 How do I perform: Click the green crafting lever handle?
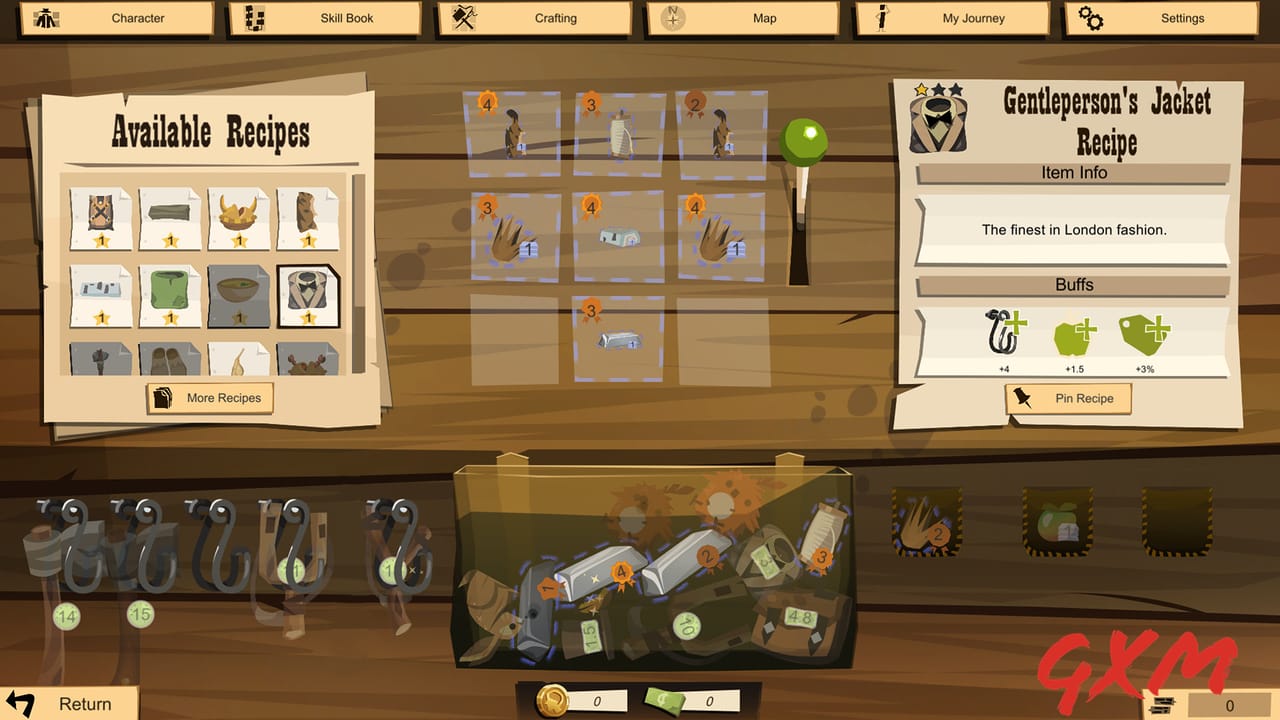(x=806, y=135)
